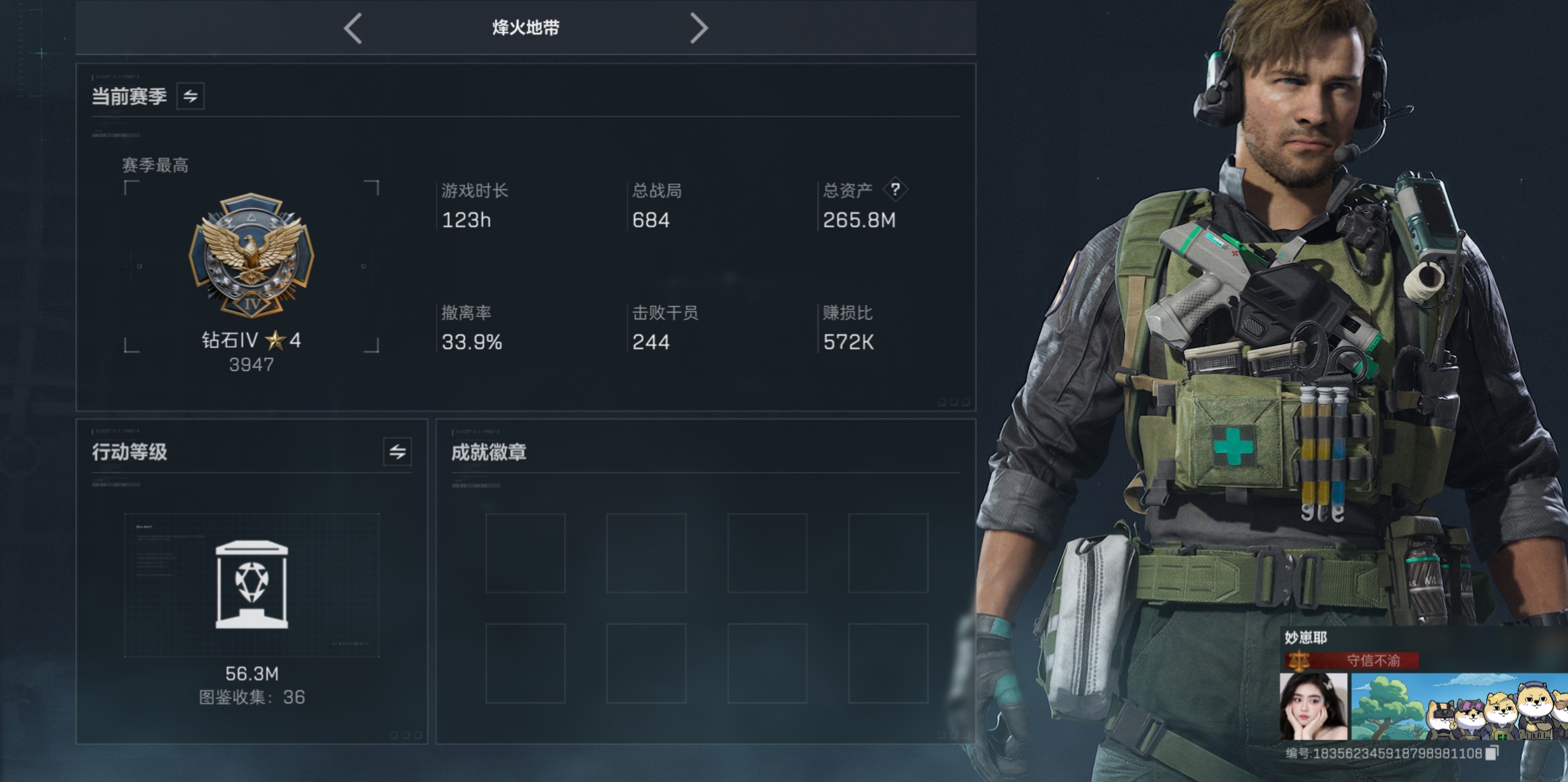Select the shiba dogs banner card
Viewport: 1568px width, 782px height.
tap(1459, 706)
